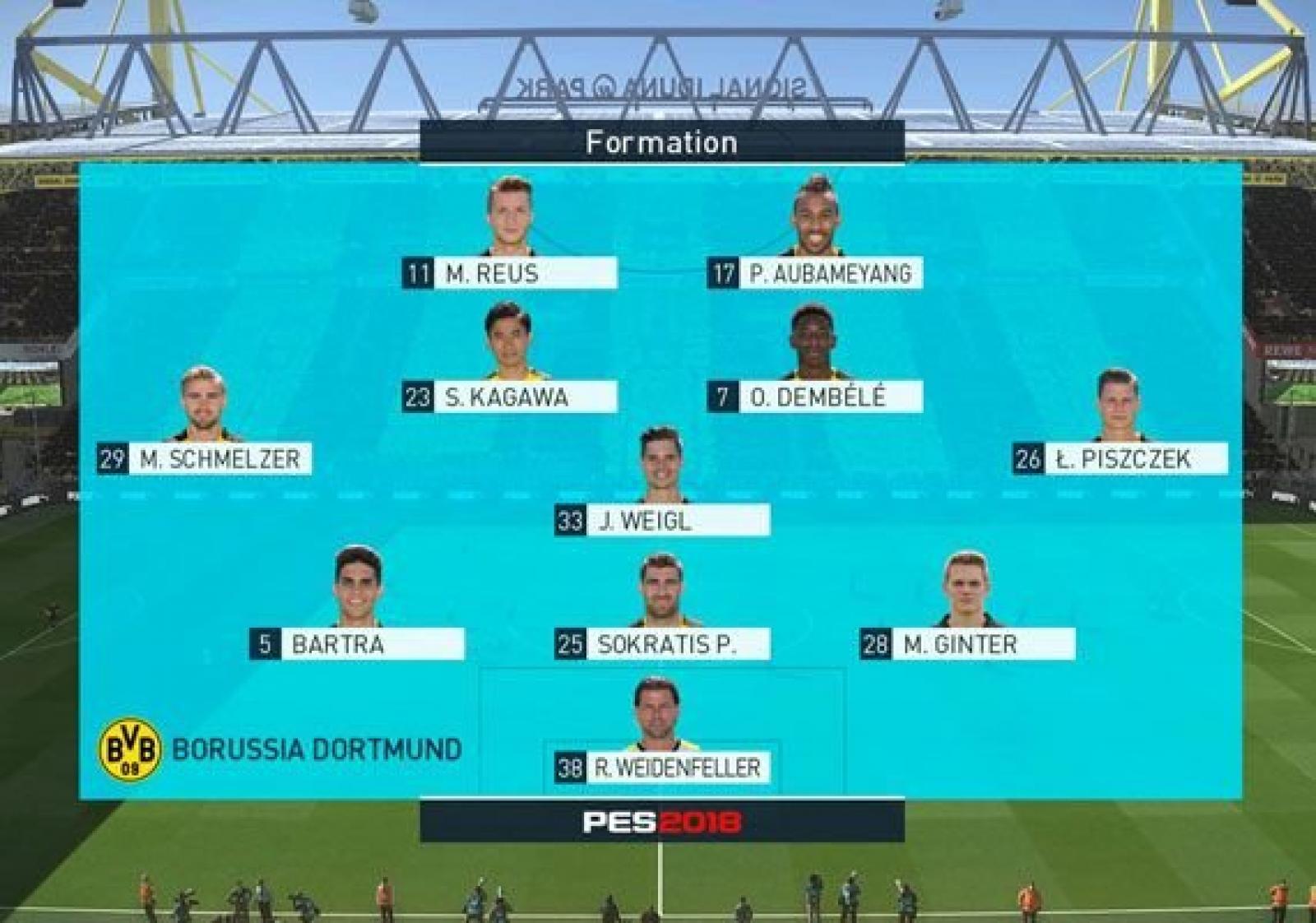This screenshot has width=1316, height=923.
Task: Select M. Ginter player card
Action: [967, 644]
